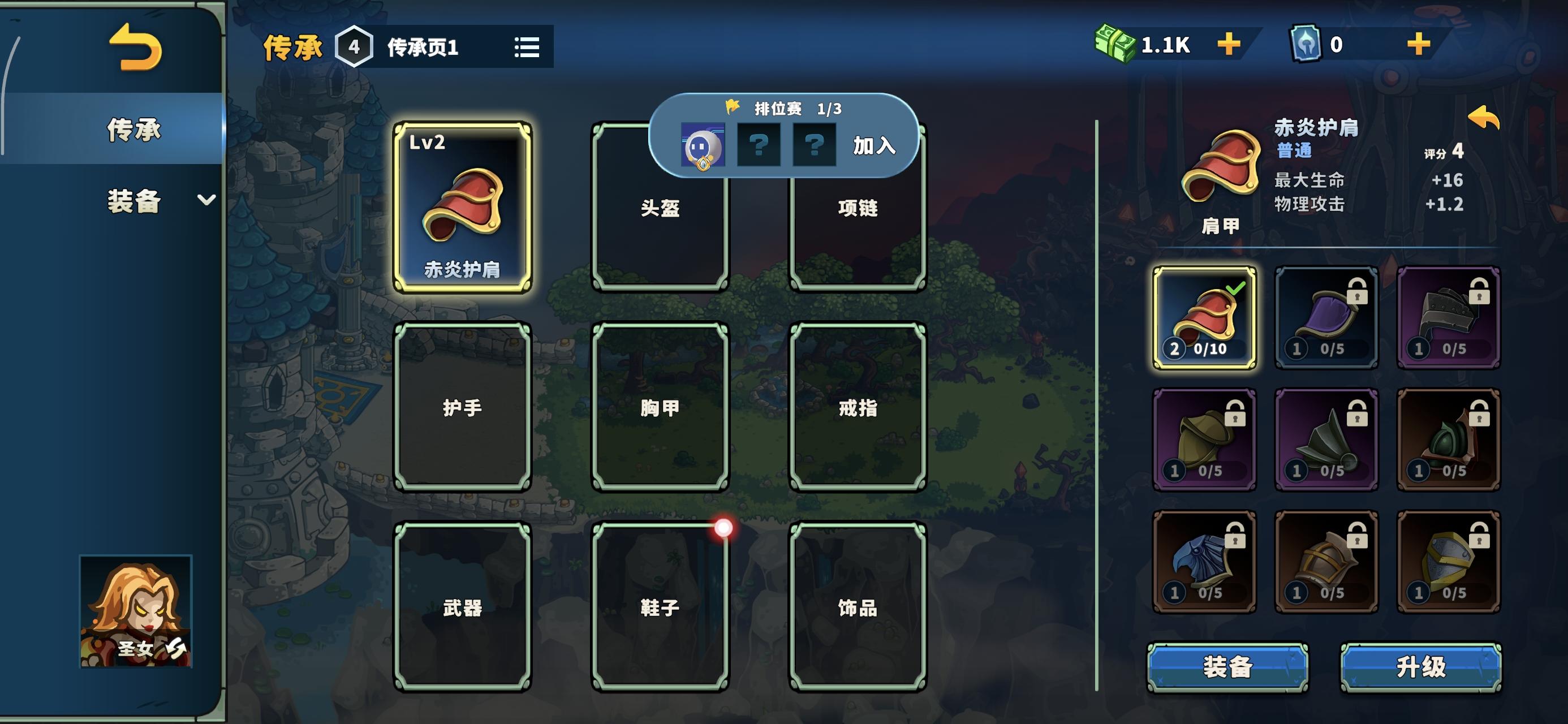1568x724 pixels.
Task: Switch to the 传承 sidebar tab
Action: (134, 130)
